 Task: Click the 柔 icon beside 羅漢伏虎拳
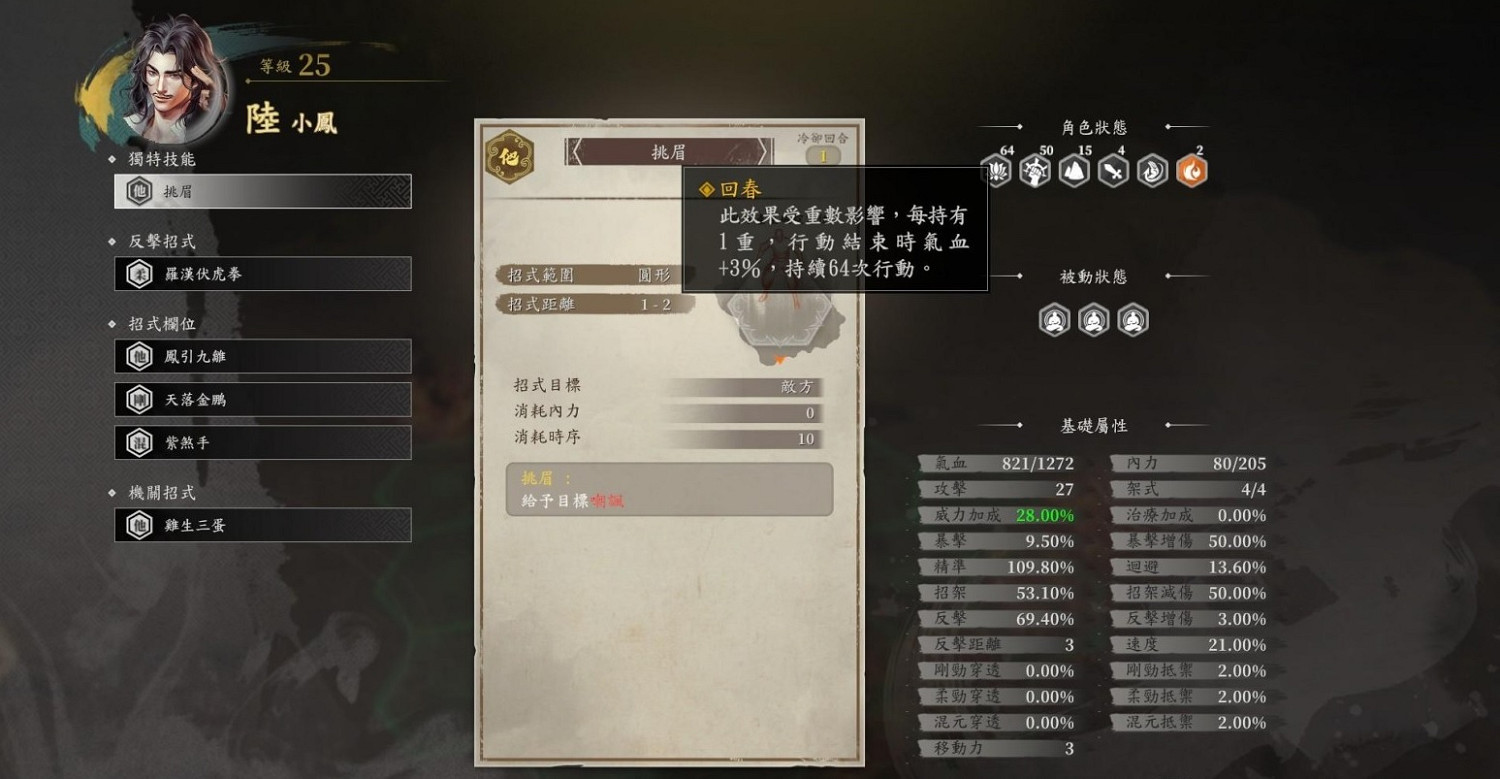[x=139, y=273]
